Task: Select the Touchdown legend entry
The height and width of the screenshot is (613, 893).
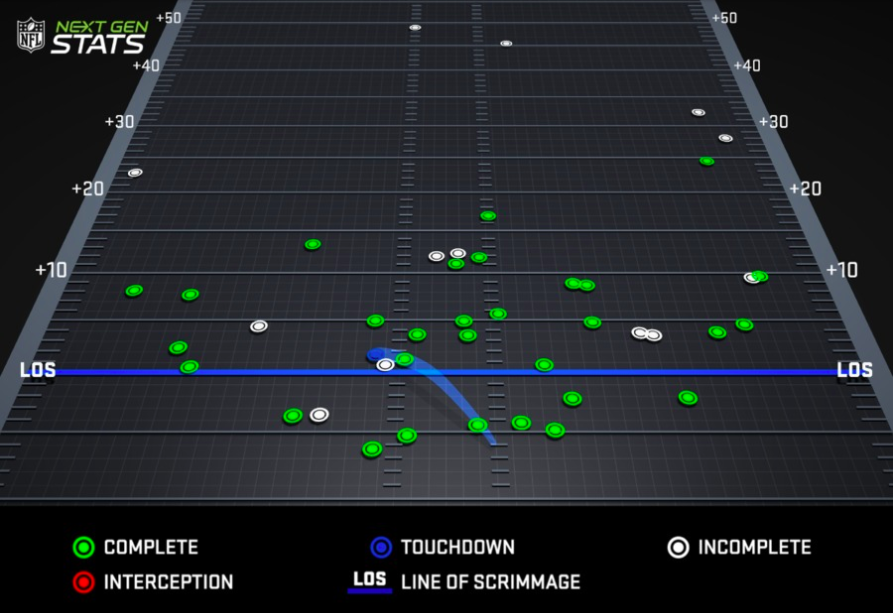Action: (x=442, y=547)
